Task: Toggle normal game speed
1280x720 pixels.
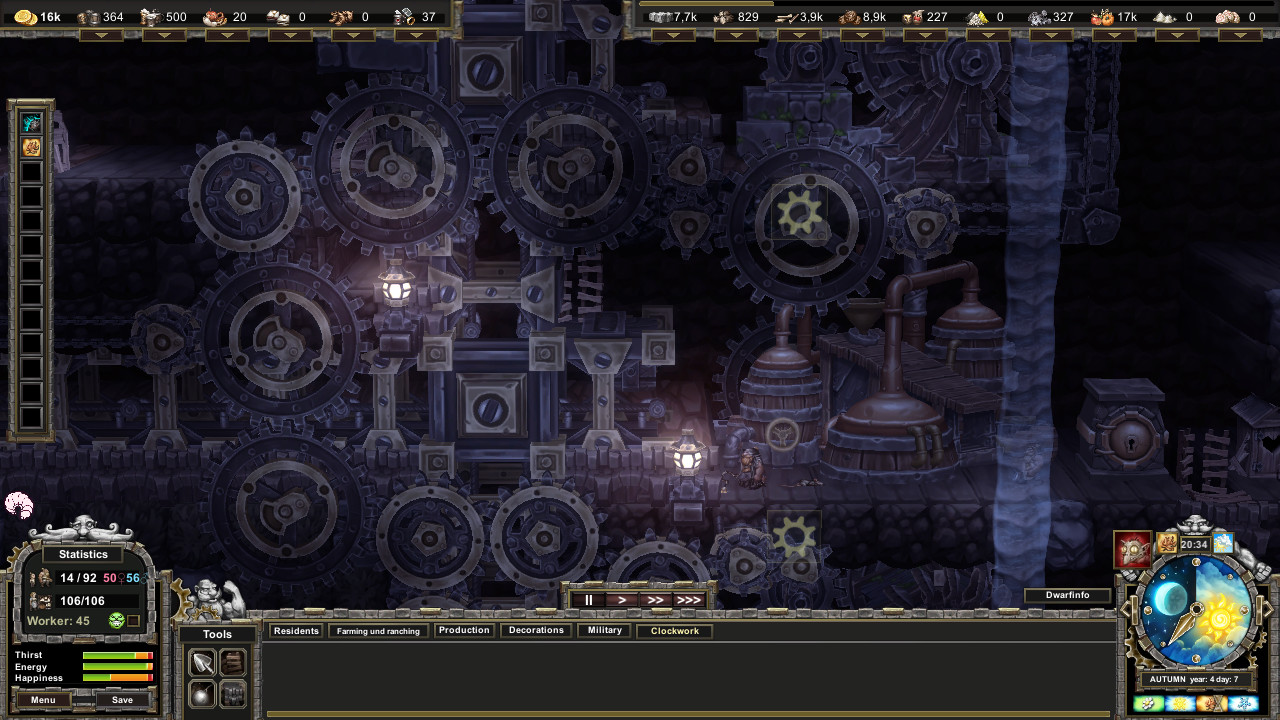Action: (621, 599)
